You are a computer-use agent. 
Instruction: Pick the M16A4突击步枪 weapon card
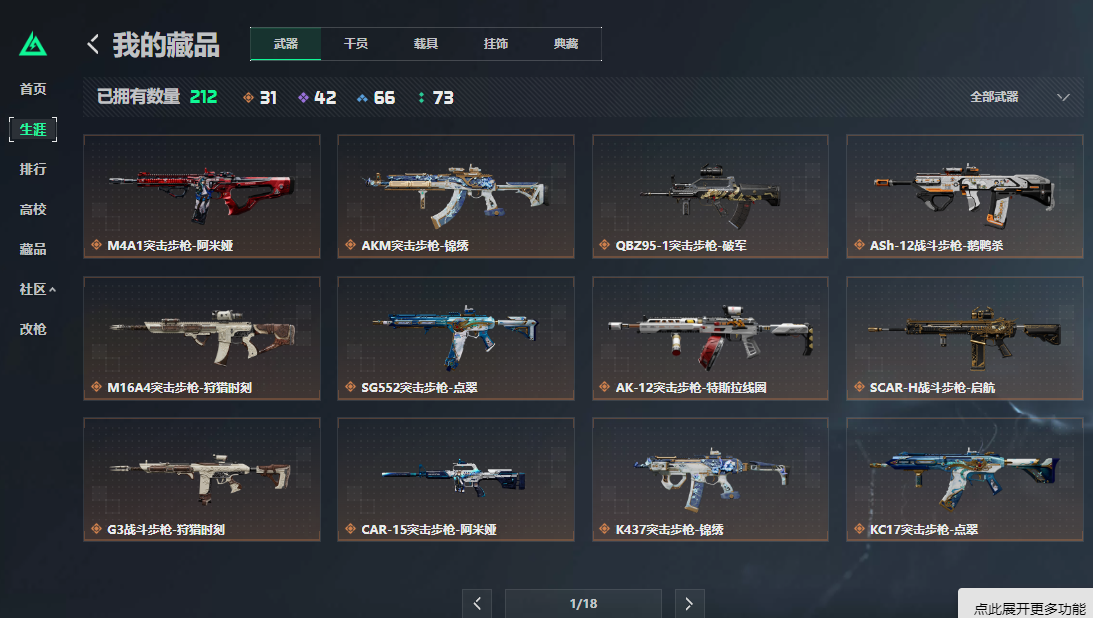click(x=202, y=338)
